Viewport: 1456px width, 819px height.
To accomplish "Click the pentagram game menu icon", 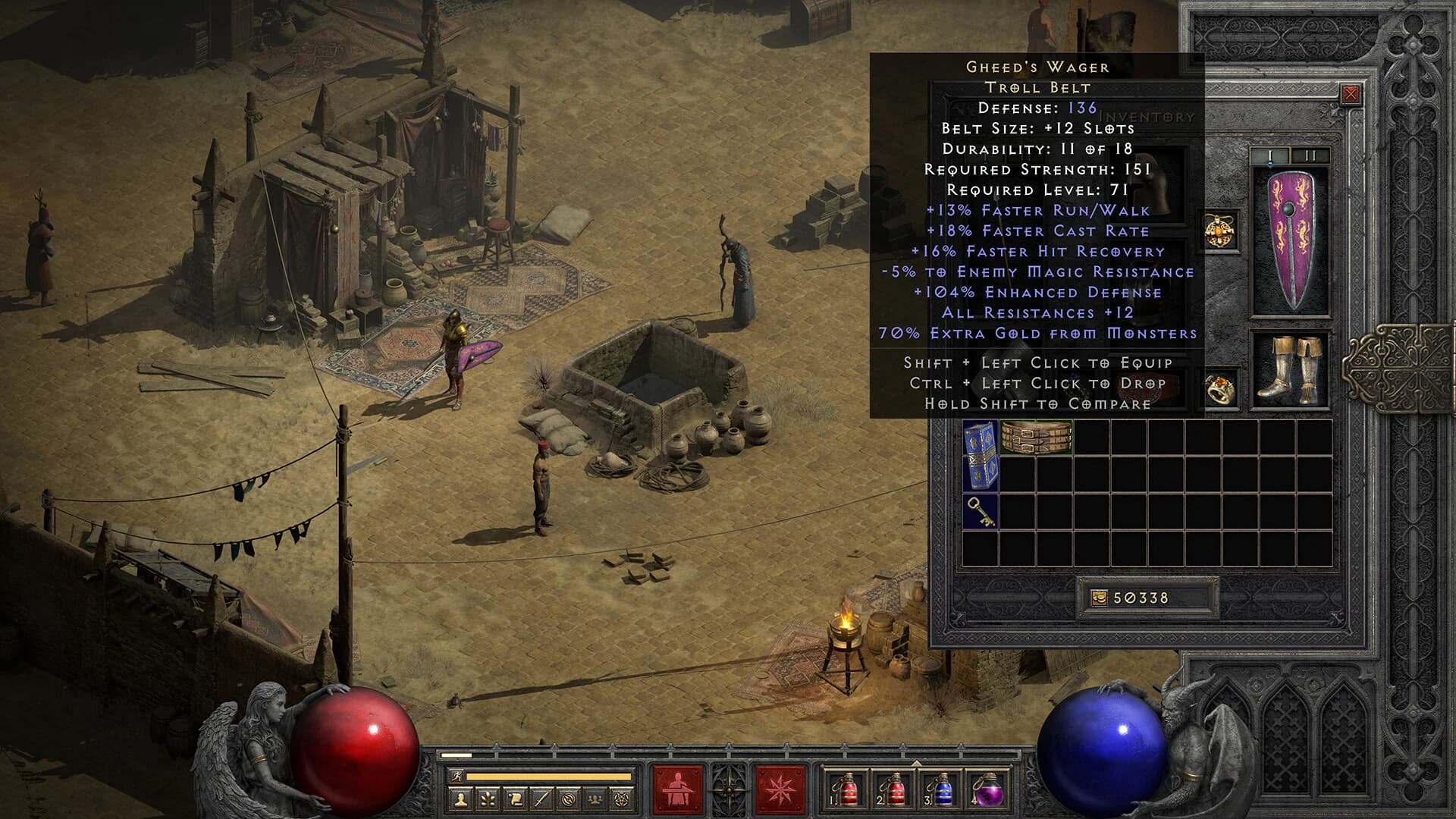I will tap(621, 799).
